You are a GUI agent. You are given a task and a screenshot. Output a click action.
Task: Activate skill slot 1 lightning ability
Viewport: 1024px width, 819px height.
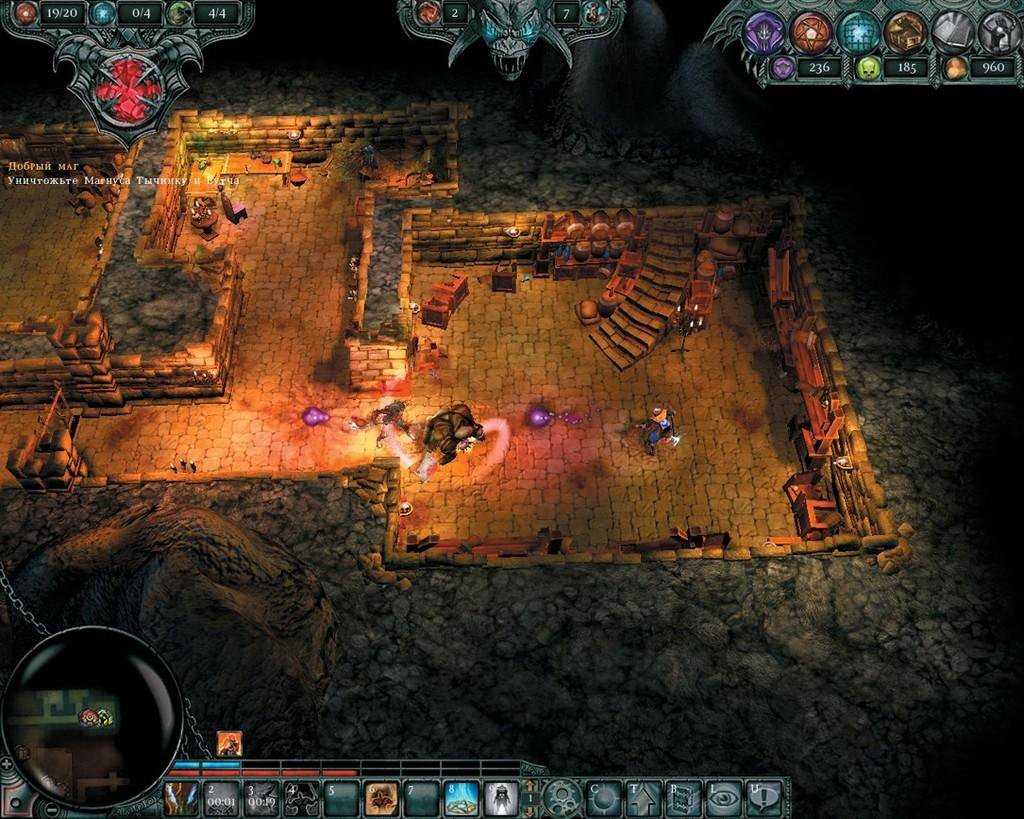[x=181, y=798]
